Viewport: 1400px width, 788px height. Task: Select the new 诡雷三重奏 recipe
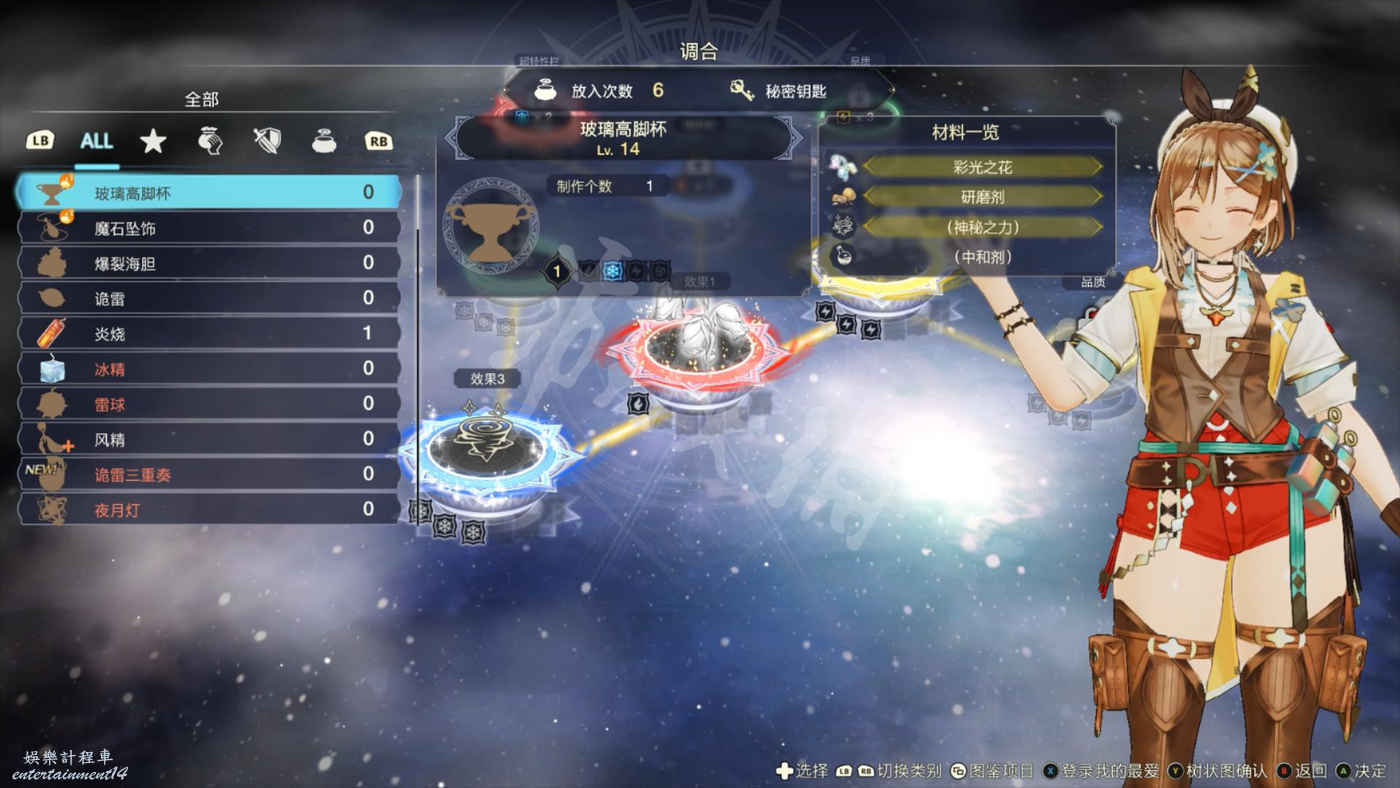[210, 474]
